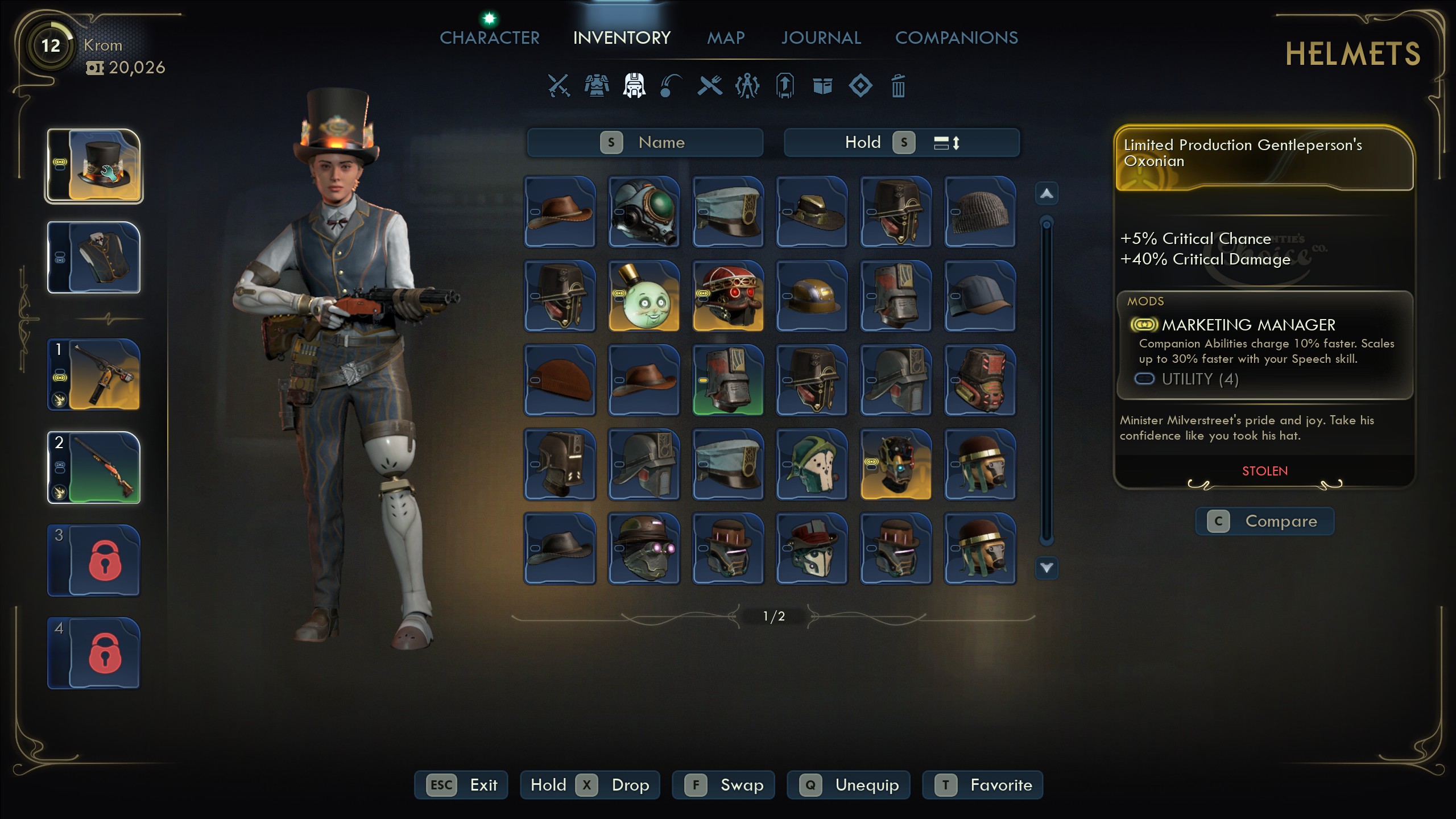Open the companion equipment filter icon

(x=746, y=86)
